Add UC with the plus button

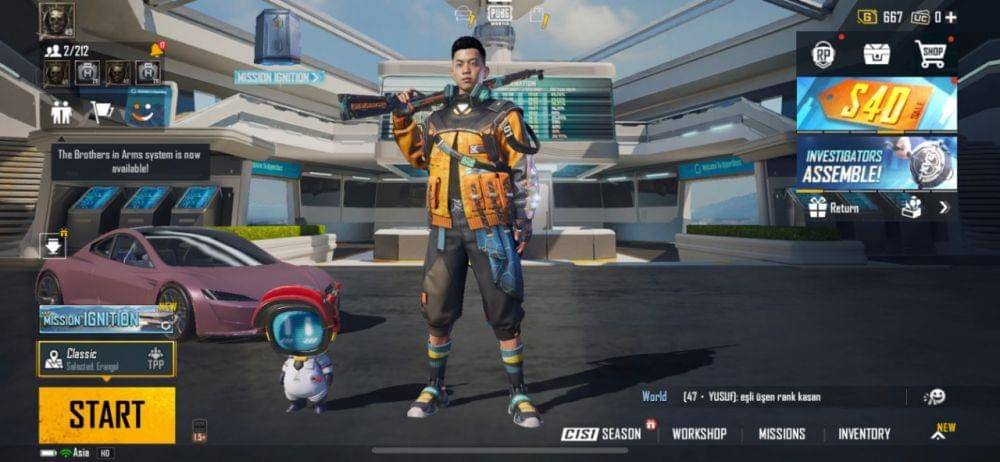[950, 17]
